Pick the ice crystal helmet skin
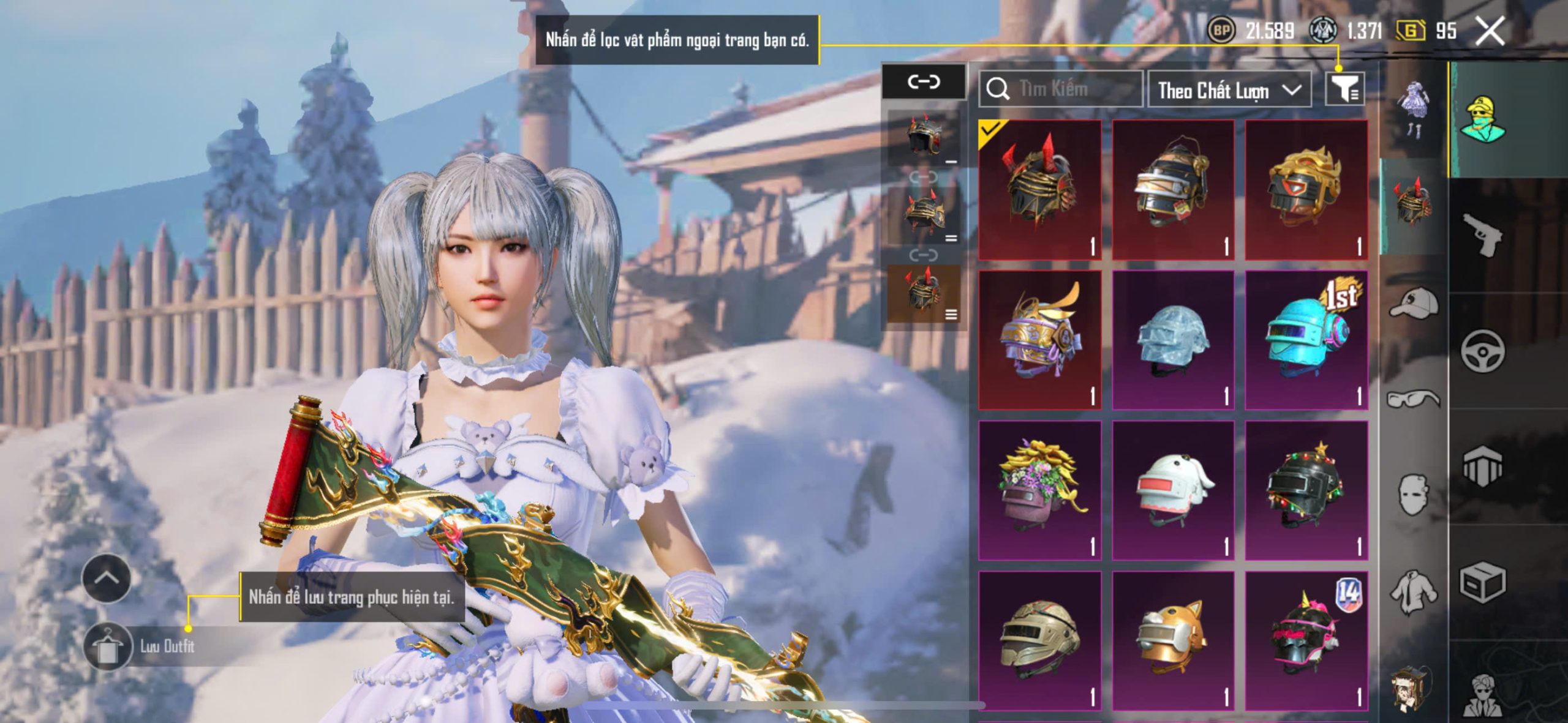The width and height of the screenshot is (1568, 723). coord(1172,340)
